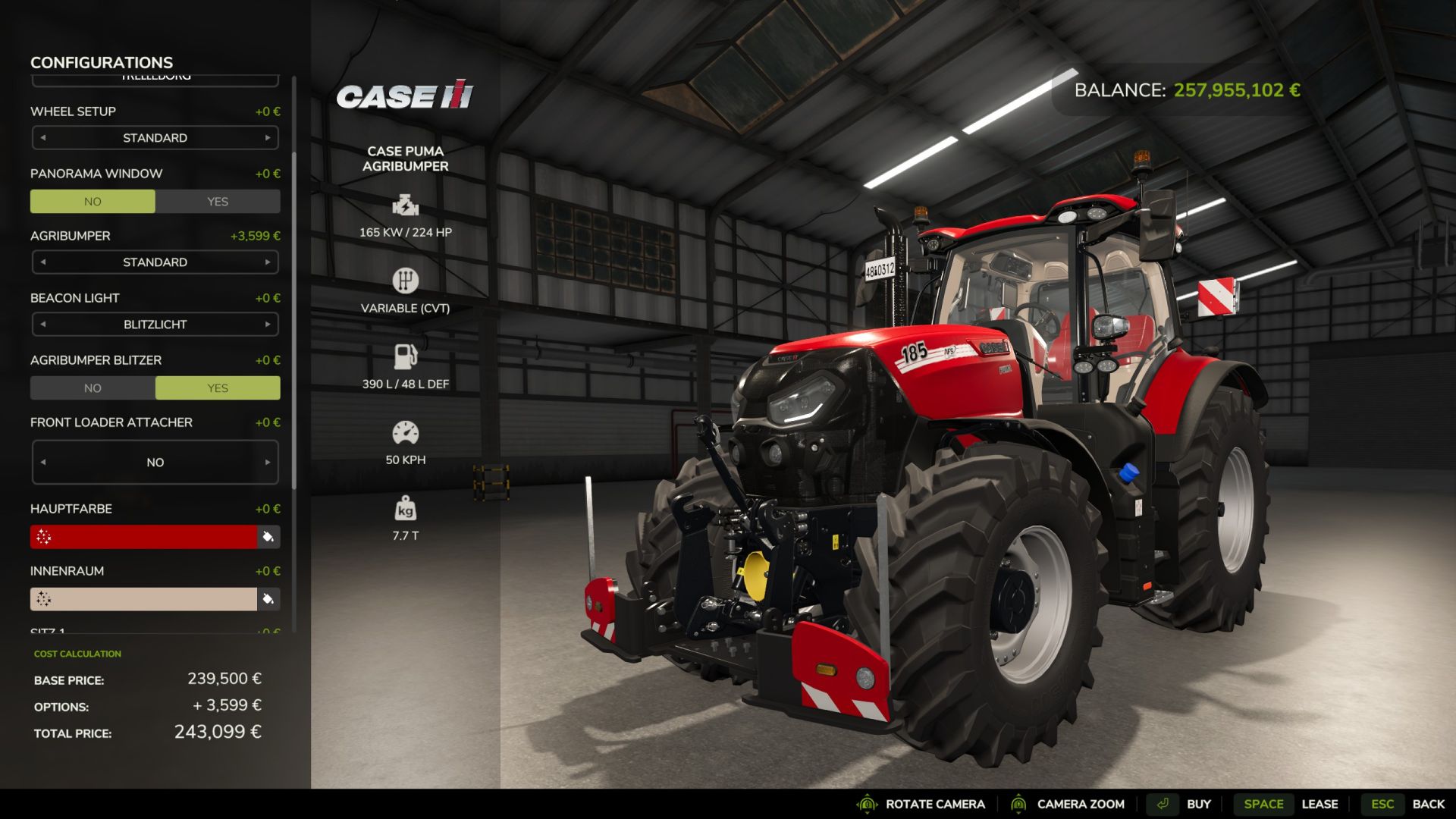The width and height of the screenshot is (1456, 819).
Task: Click the Hauptfarbe paint bucket icon
Action: (x=268, y=537)
